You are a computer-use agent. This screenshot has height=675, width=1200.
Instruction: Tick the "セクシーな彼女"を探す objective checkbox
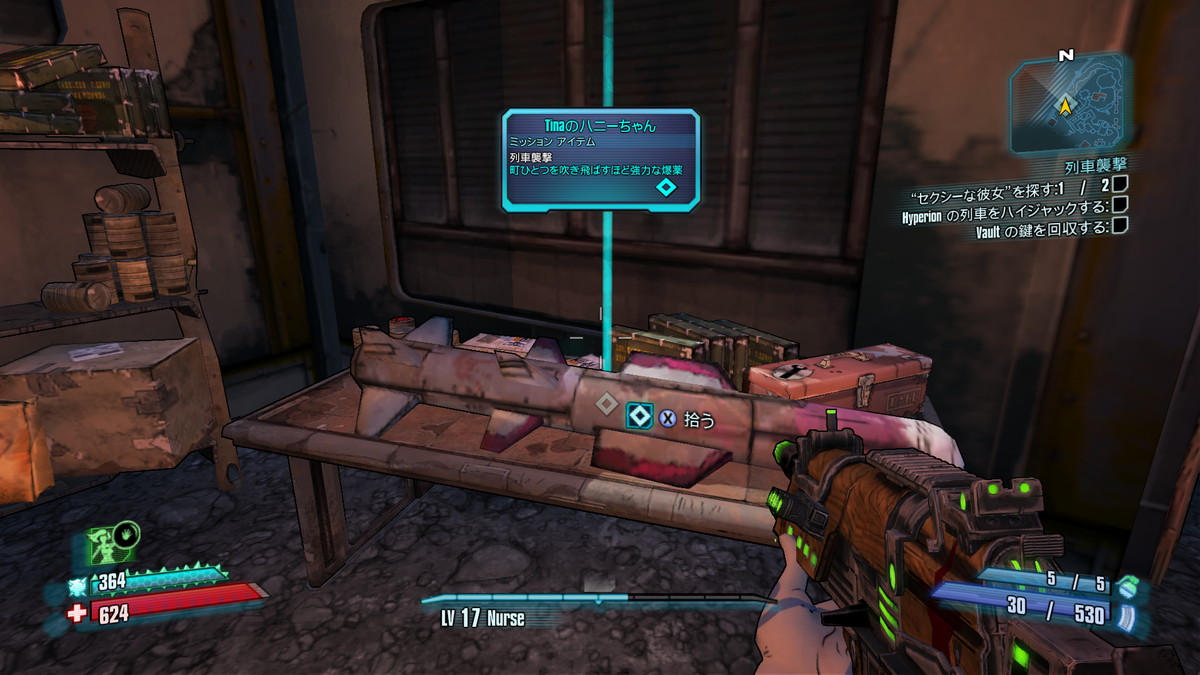pyautogui.click(x=1120, y=184)
